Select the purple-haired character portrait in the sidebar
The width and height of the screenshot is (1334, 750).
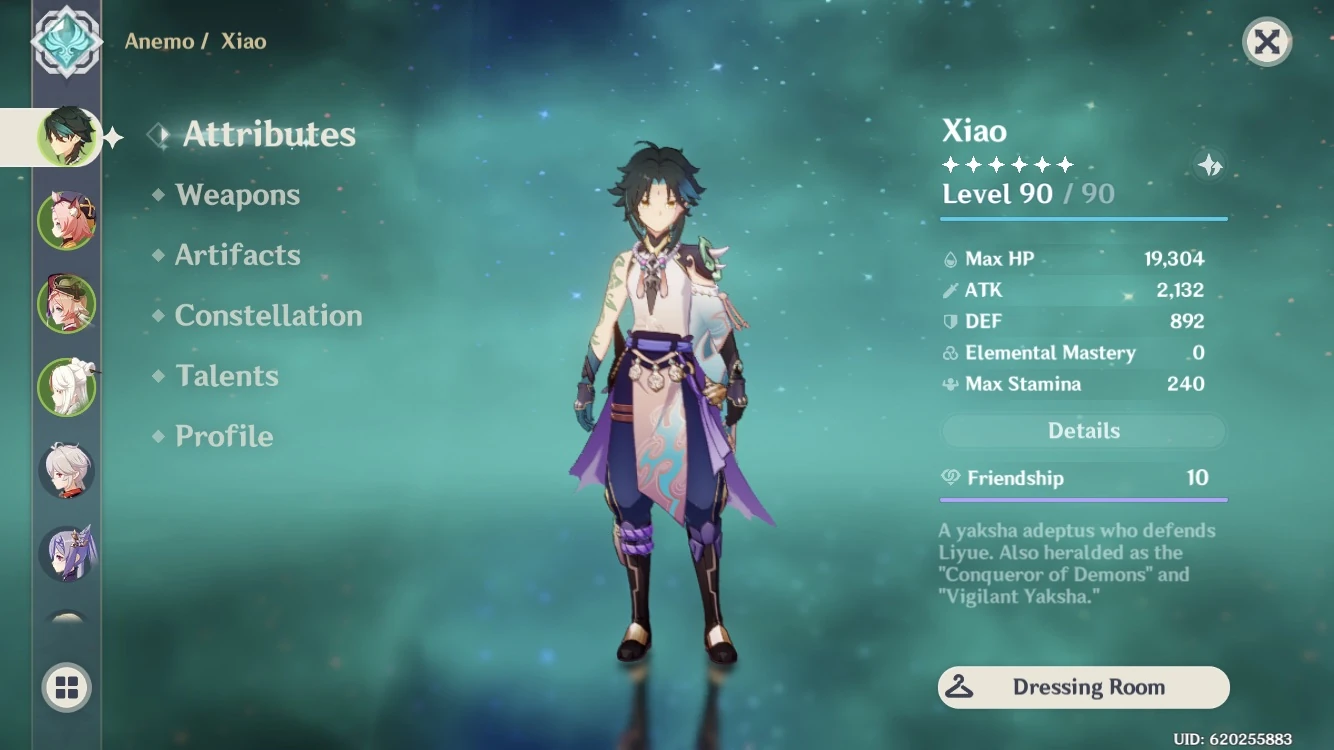[66, 550]
